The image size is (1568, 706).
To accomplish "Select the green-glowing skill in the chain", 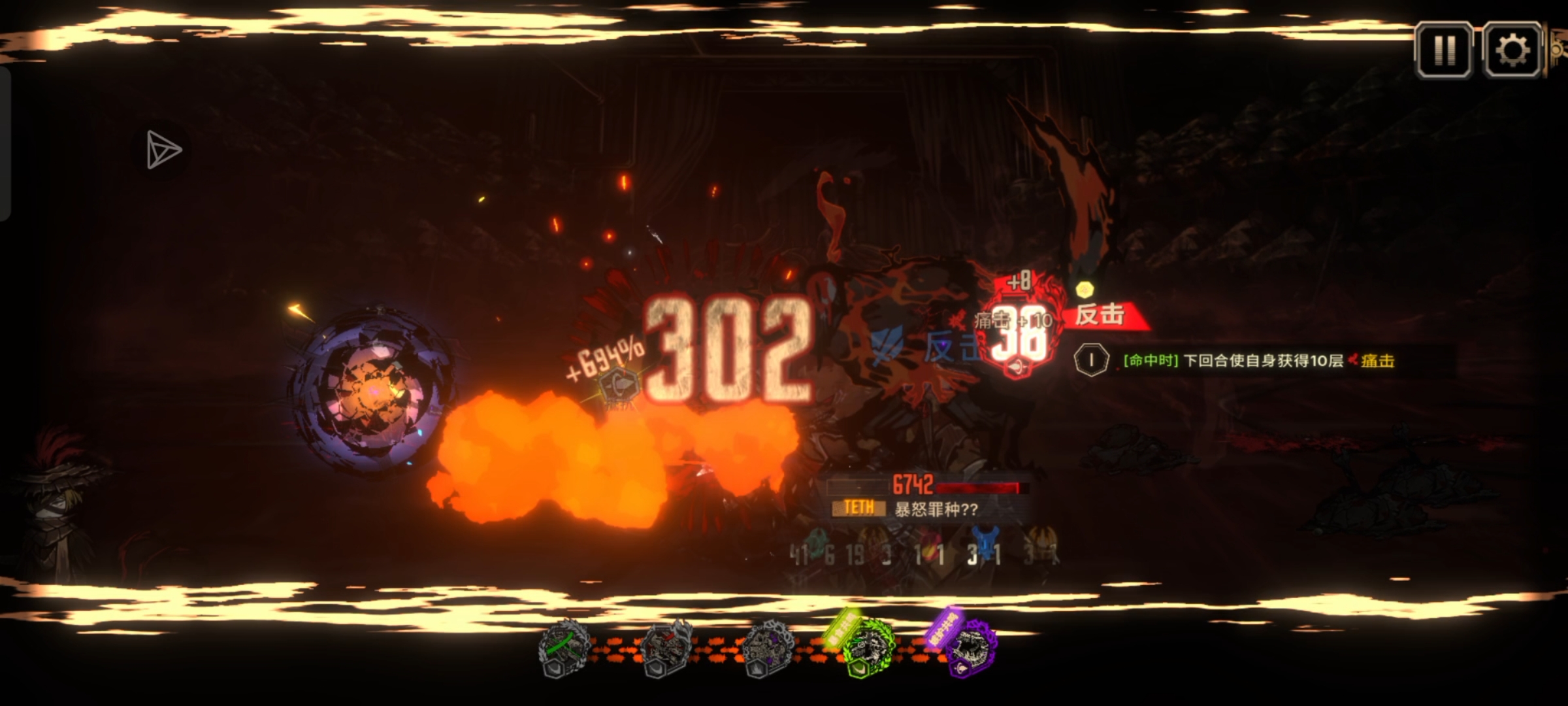I will [868, 648].
